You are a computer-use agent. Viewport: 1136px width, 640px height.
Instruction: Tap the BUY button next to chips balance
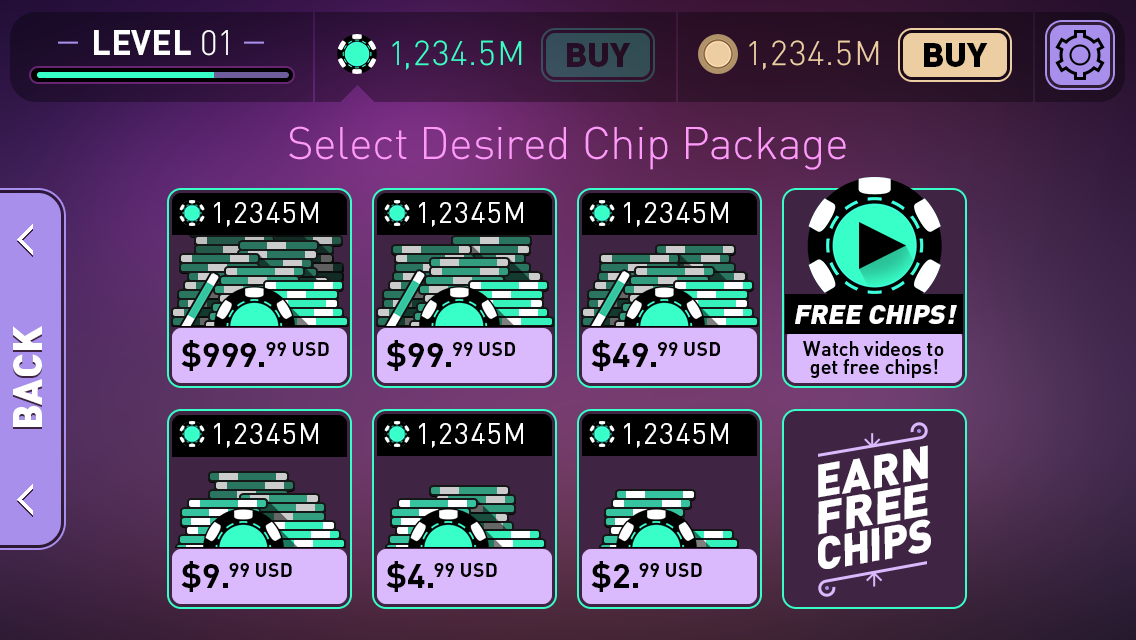[x=597, y=55]
